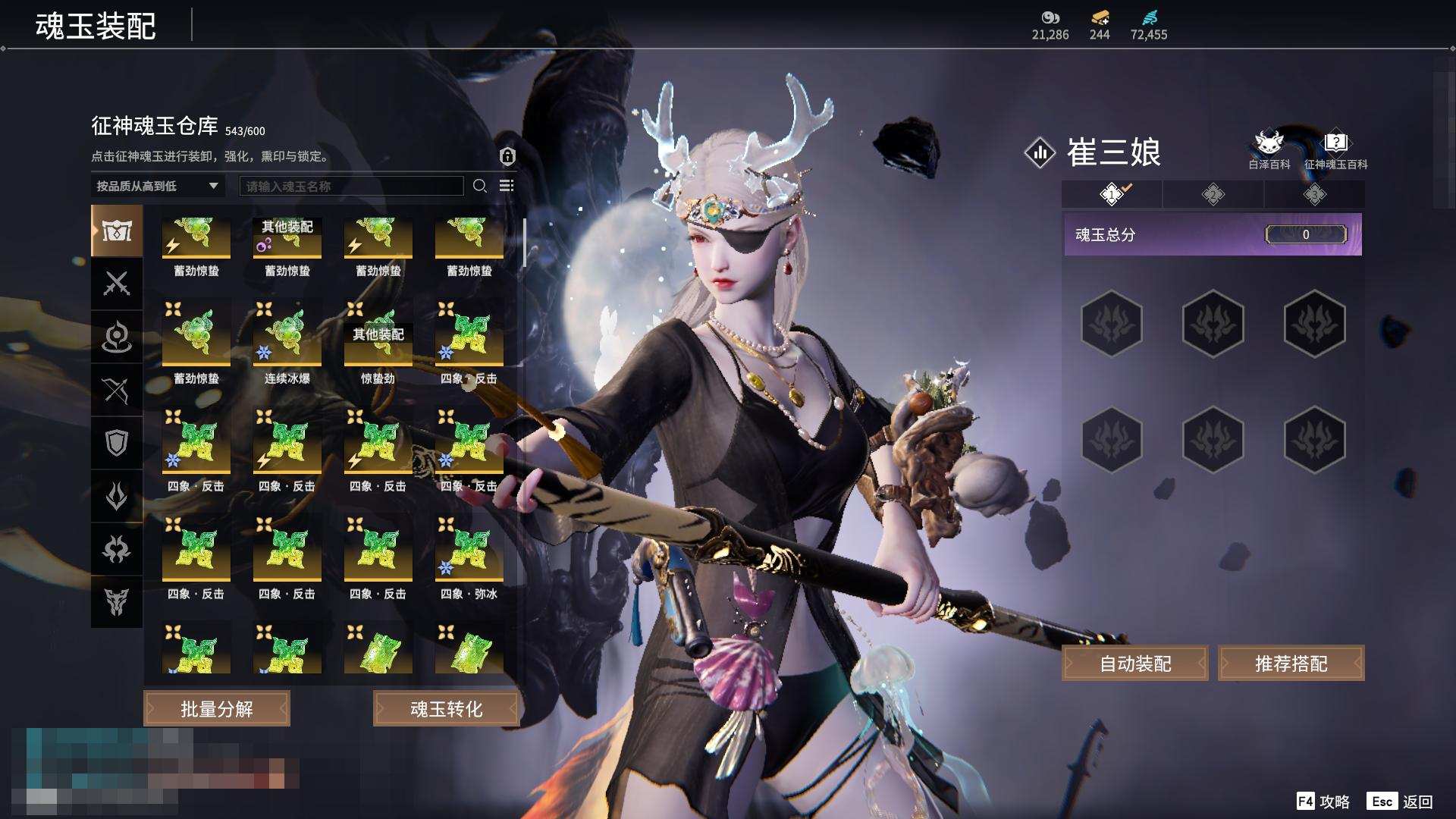
Task: Select the shield category tab
Action: tap(116, 443)
